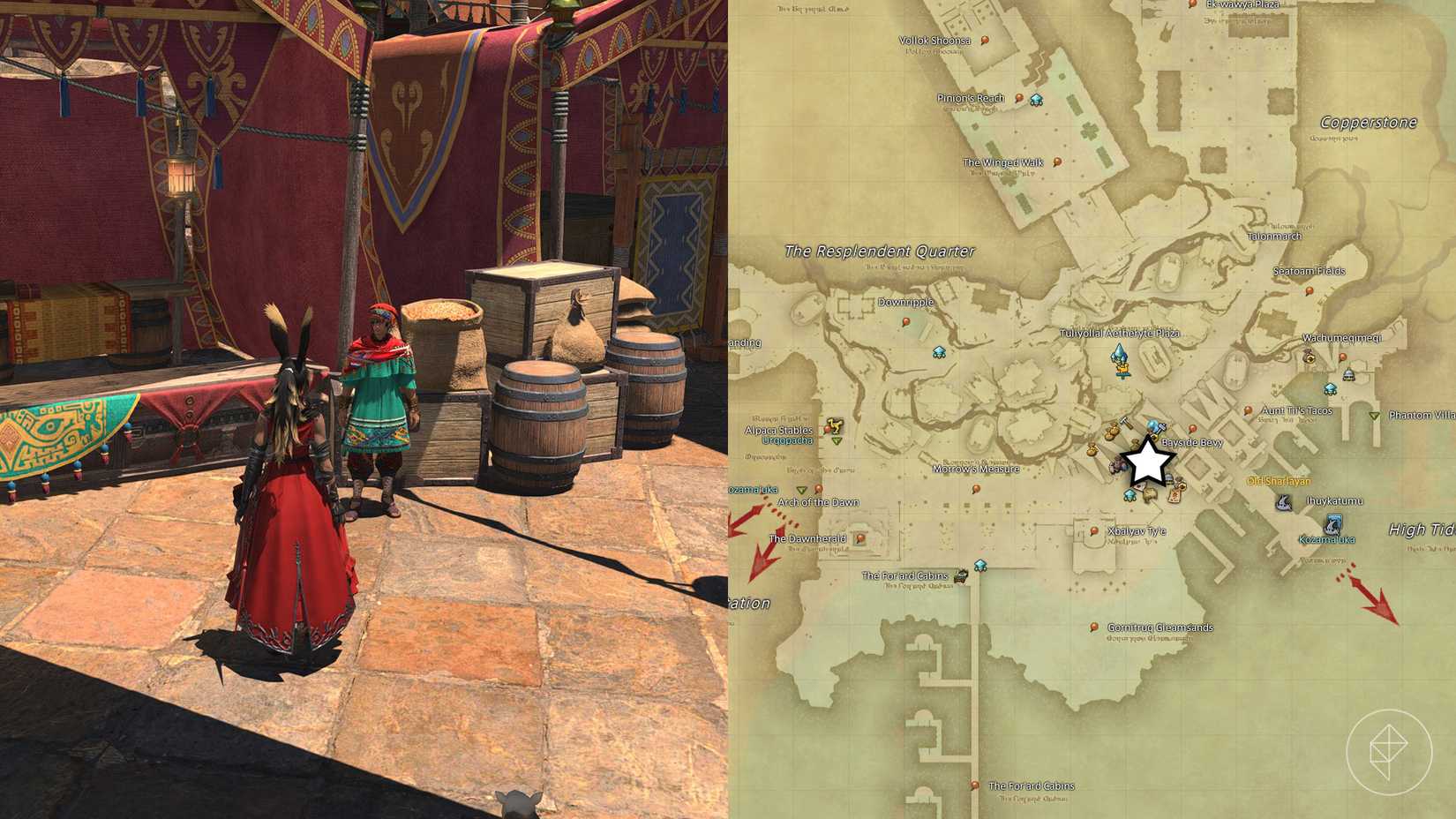
Task: Select the aethernet shard icon near Wachumeqimeqi
Action: tap(1329, 389)
